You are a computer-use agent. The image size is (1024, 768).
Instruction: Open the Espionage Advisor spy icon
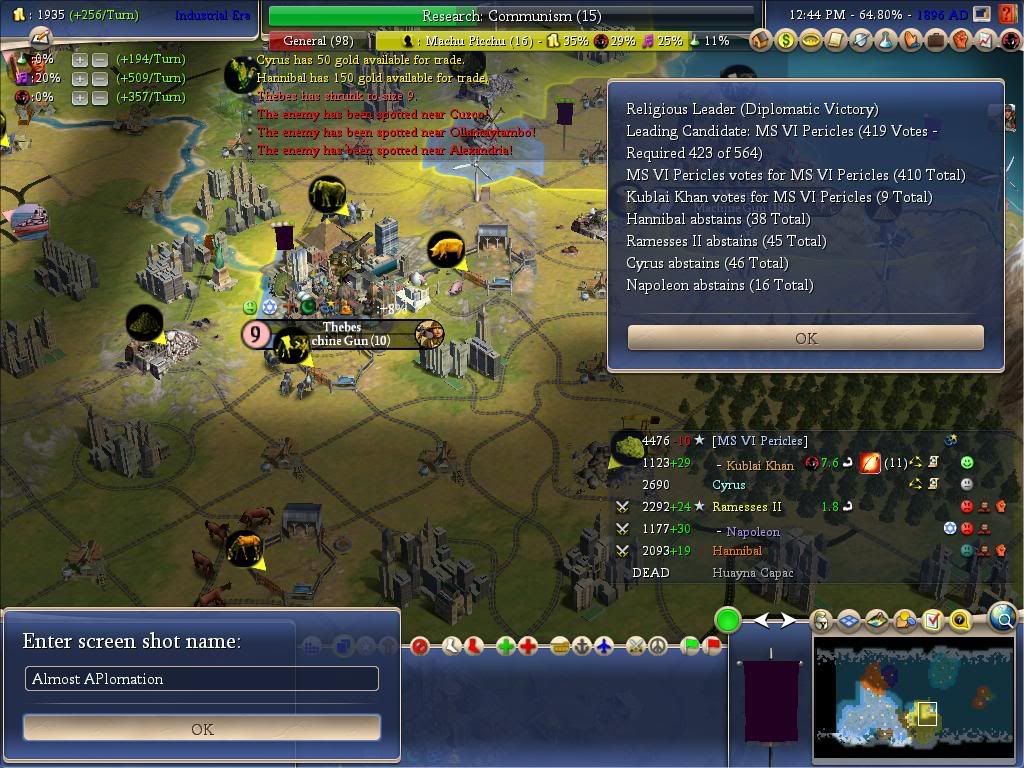click(x=1008, y=41)
